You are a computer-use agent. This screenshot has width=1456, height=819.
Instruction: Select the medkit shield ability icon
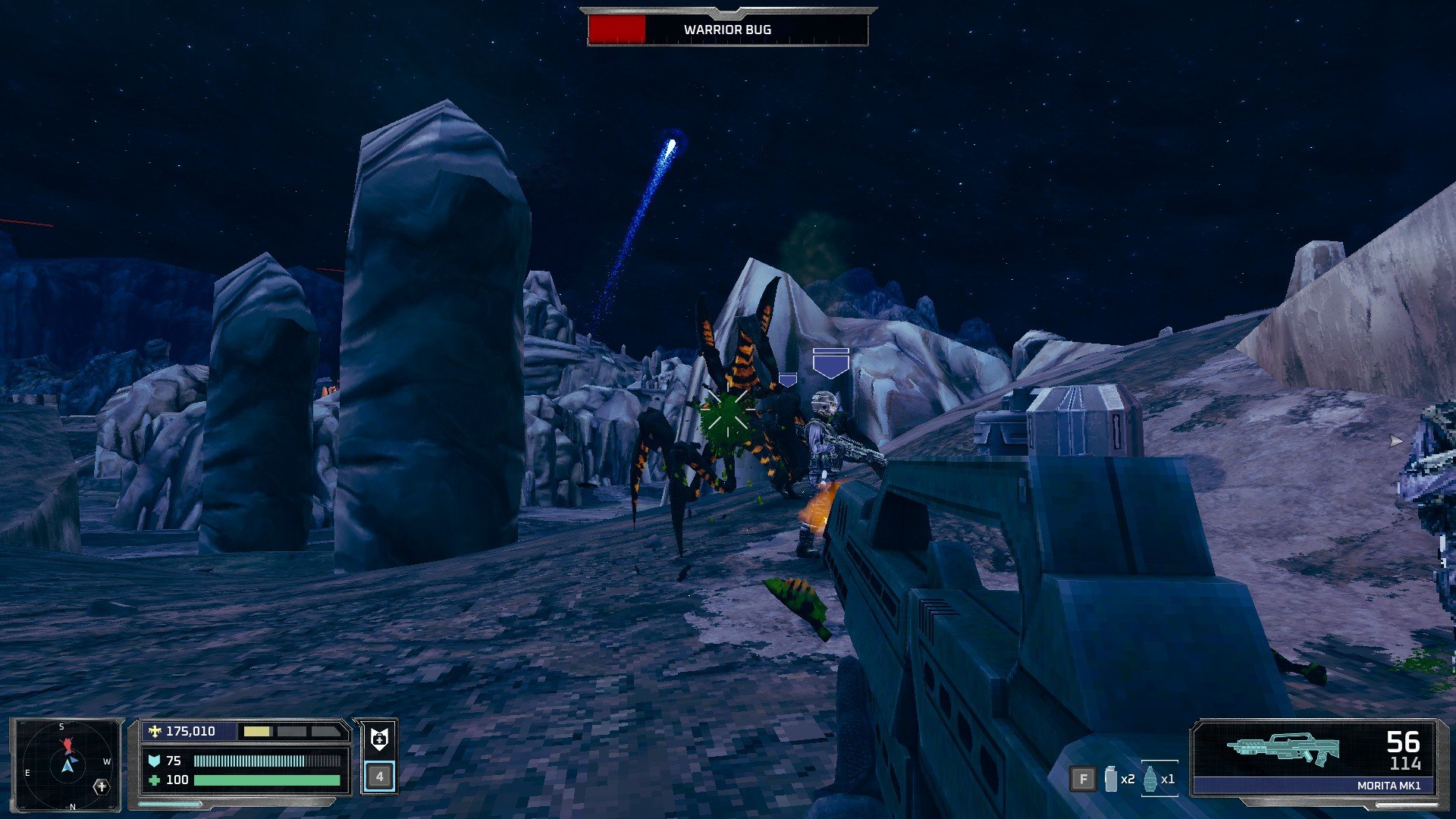[x=379, y=739]
